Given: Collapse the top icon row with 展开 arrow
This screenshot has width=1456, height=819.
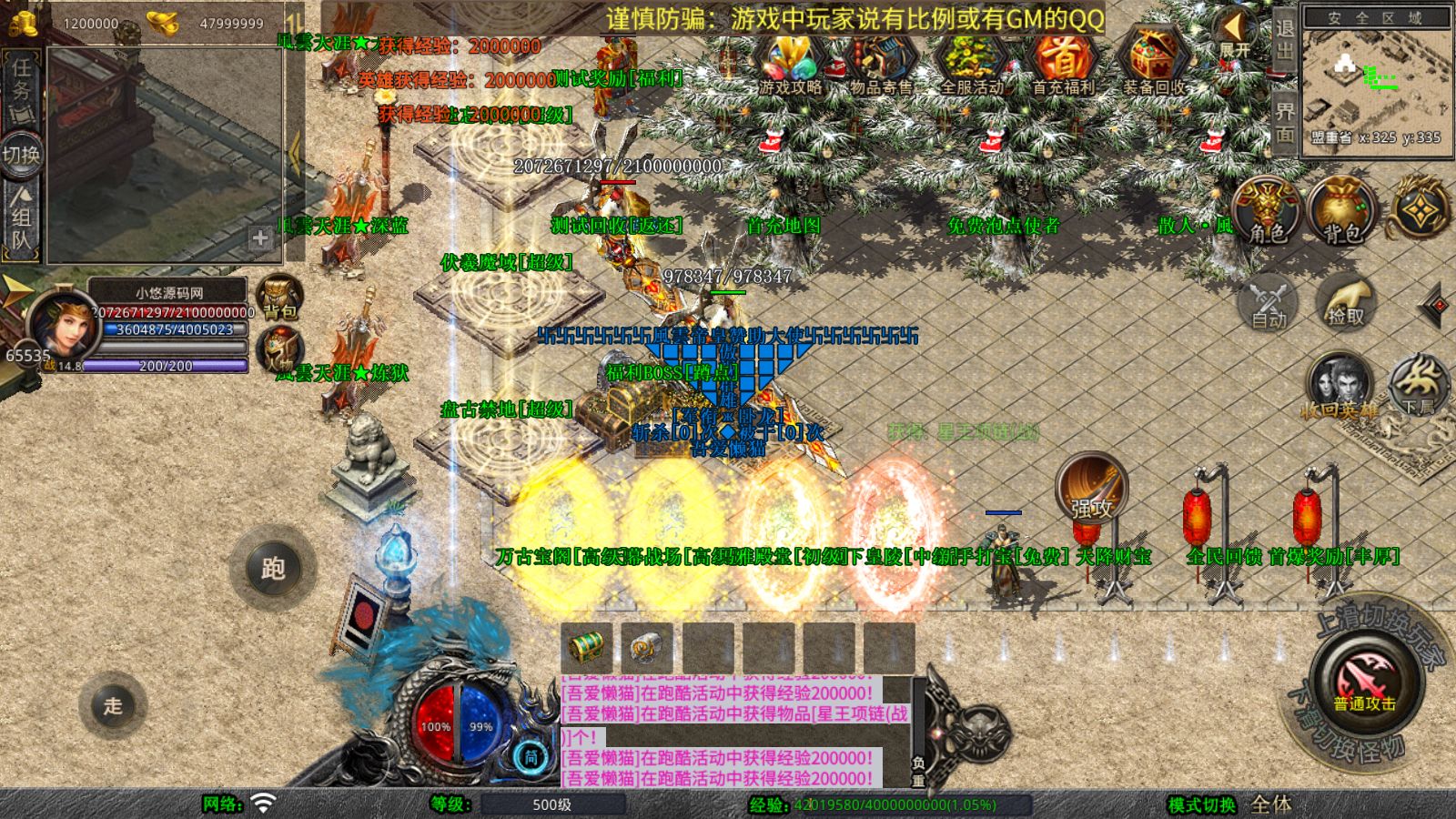Looking at the screenshot, I should tap(1234, 33).
